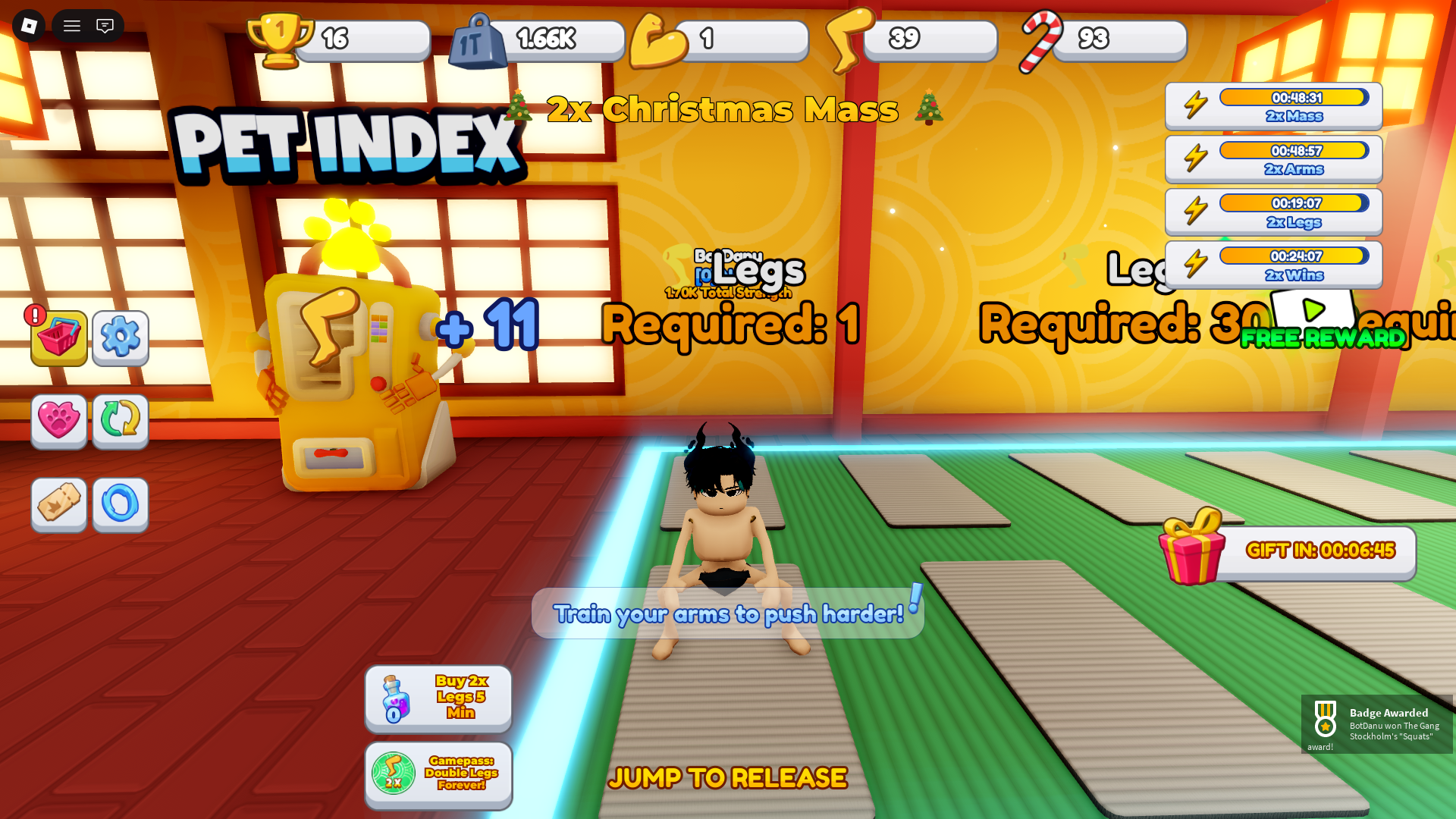This screenshot has width=1456, height=819.
Task: Toggle the 2x Wins boost entry
Action: coord(1272,264)
